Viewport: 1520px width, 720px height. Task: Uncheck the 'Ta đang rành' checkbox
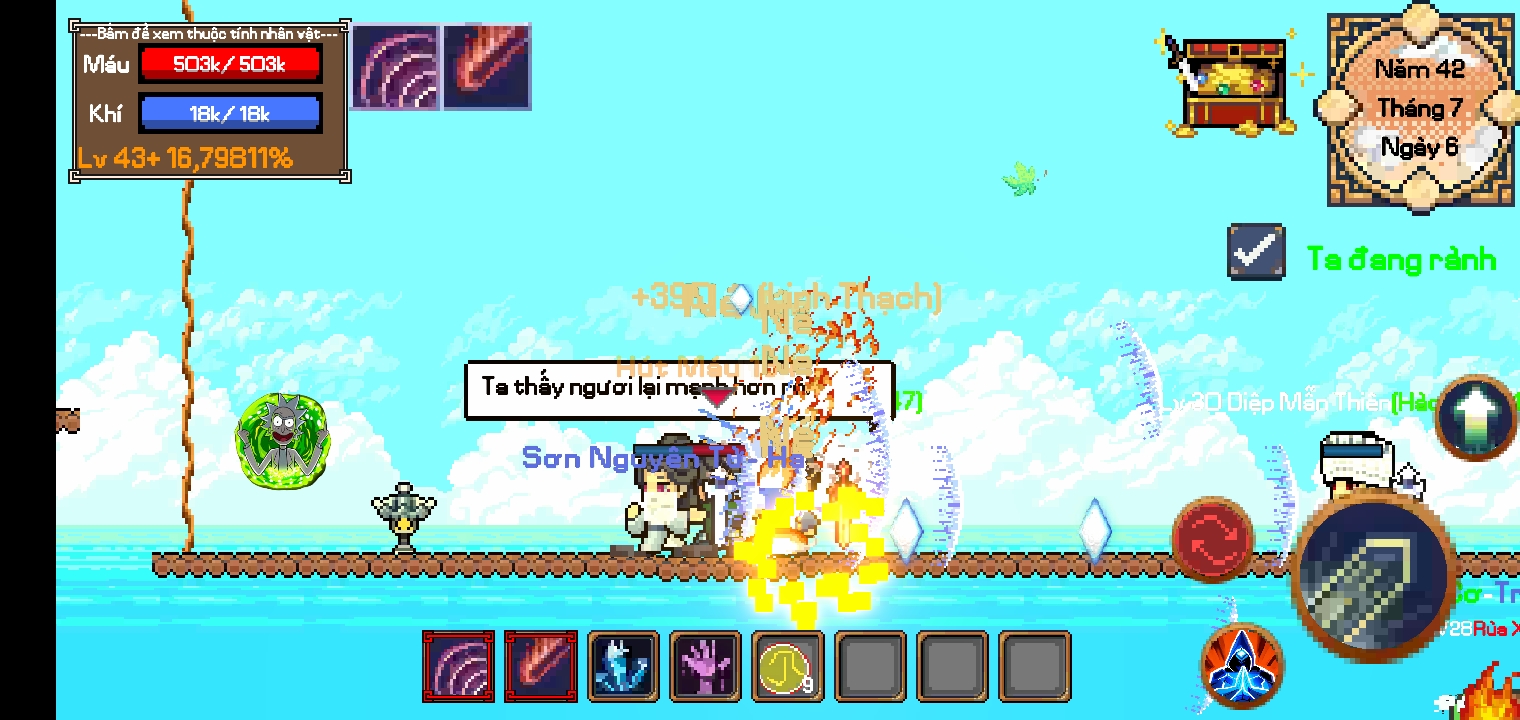pyautogui.click(x=1255, y=252)
